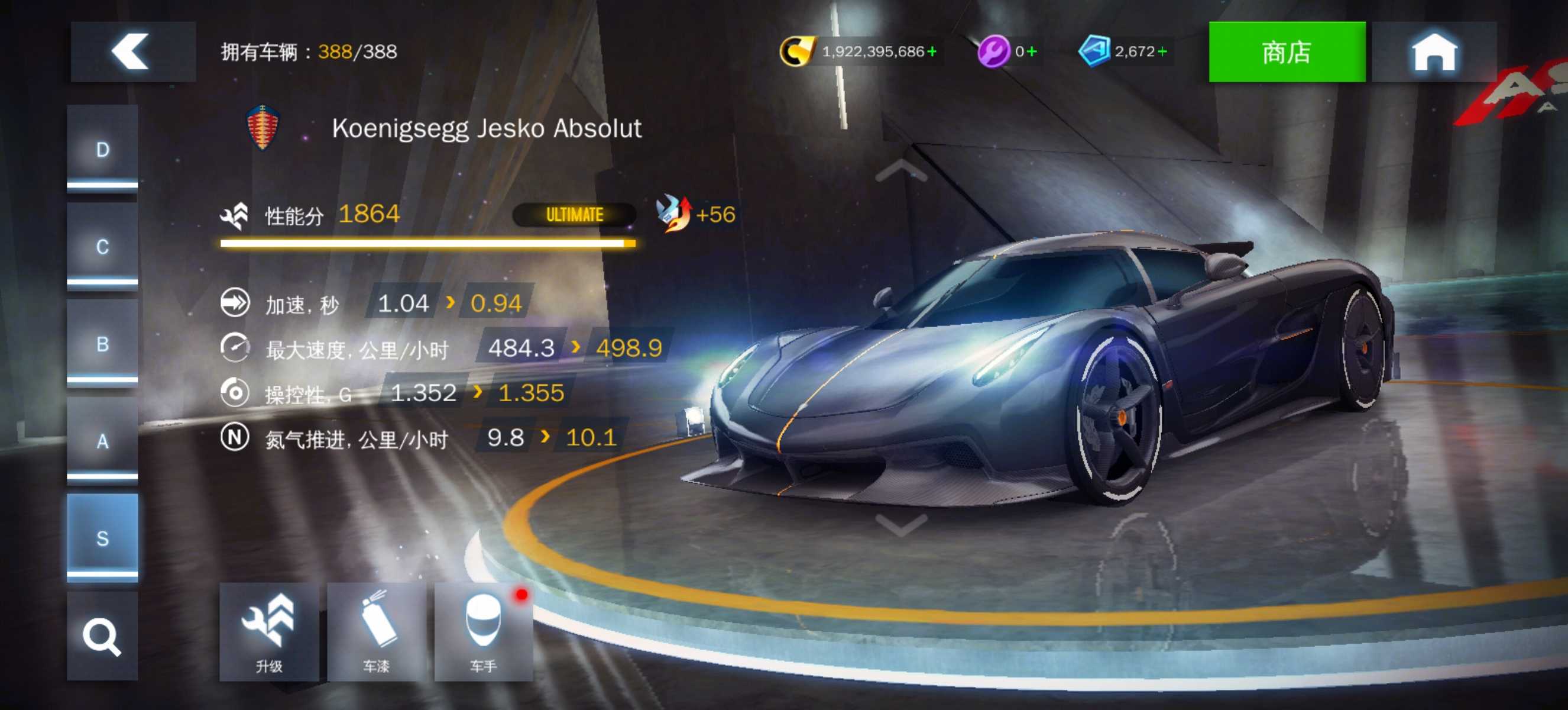Add more blue gem tokens
Viewport: 1568px width, 710px height.
coord(1162,51)
